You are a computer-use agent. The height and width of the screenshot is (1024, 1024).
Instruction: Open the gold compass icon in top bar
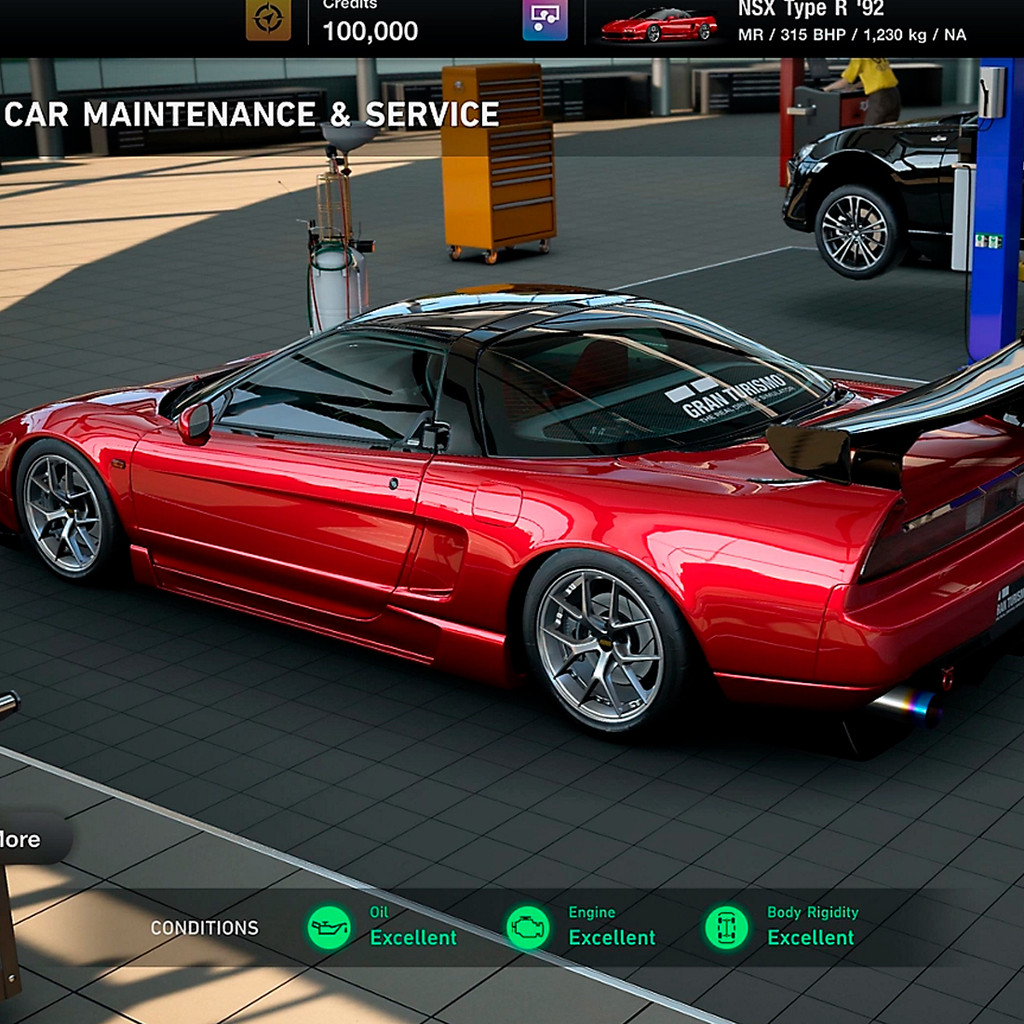(268, 19)
